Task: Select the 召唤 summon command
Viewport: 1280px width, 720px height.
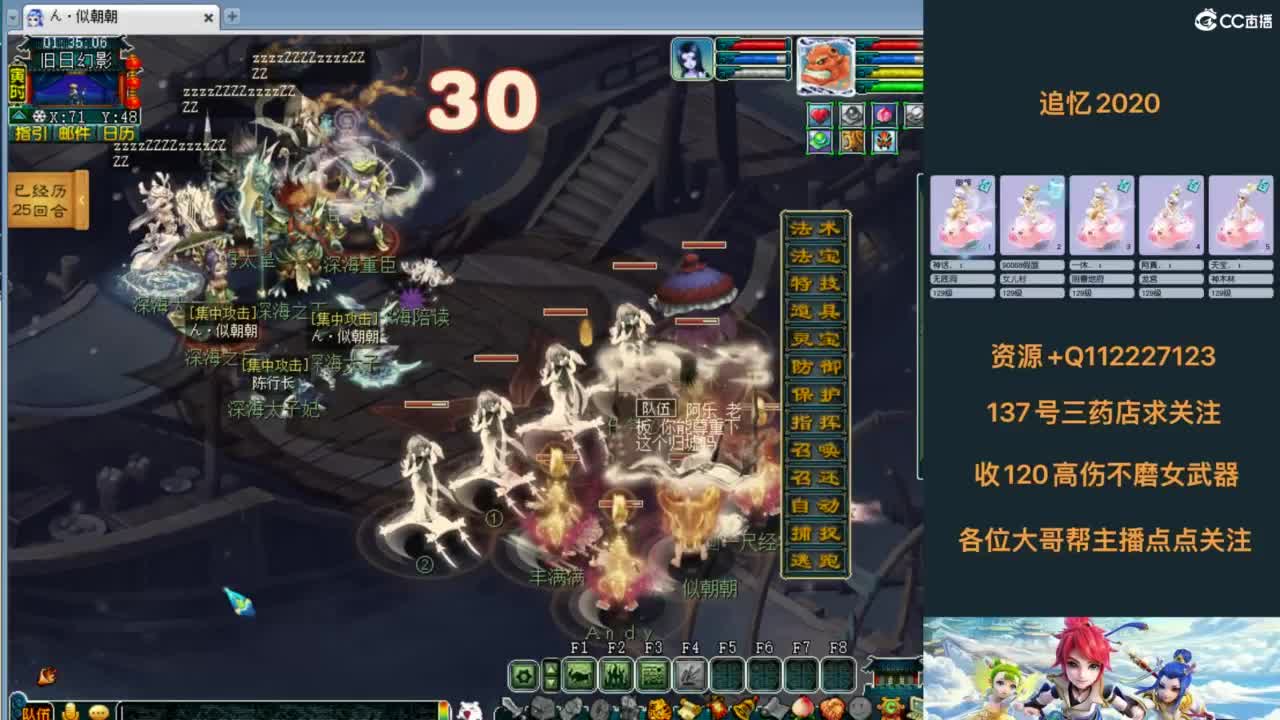Action: click(815, 450)
